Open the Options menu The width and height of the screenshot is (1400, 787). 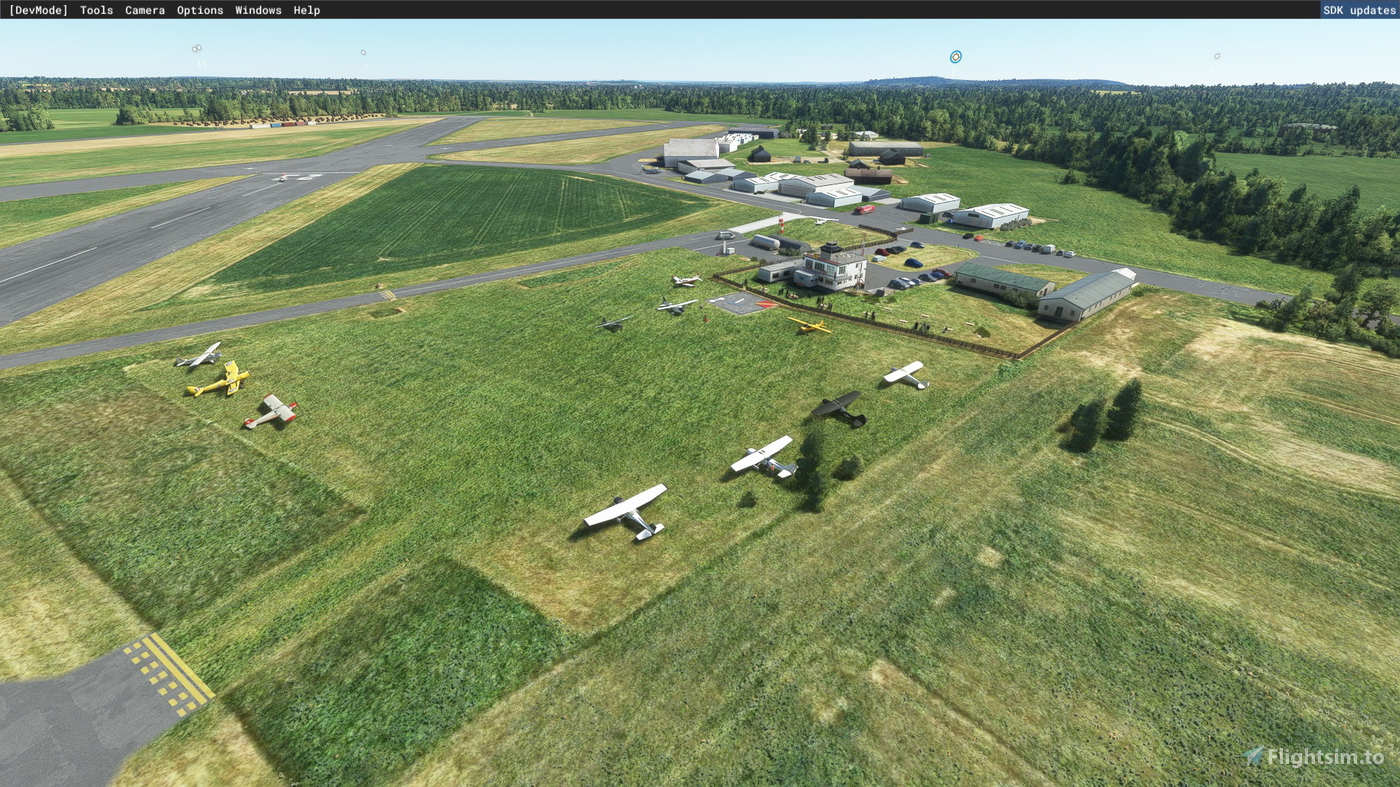coord(199,10)
